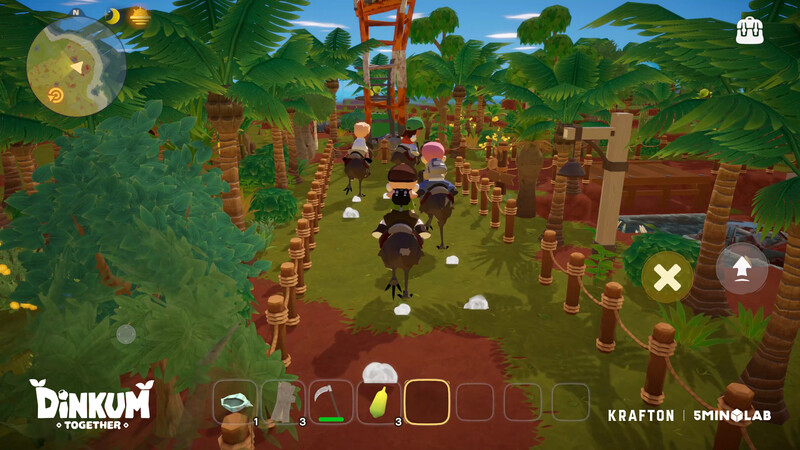
Task: Select the highlighted empty hotbar slot
Action: pyautogui.click(x=427, y=402)
